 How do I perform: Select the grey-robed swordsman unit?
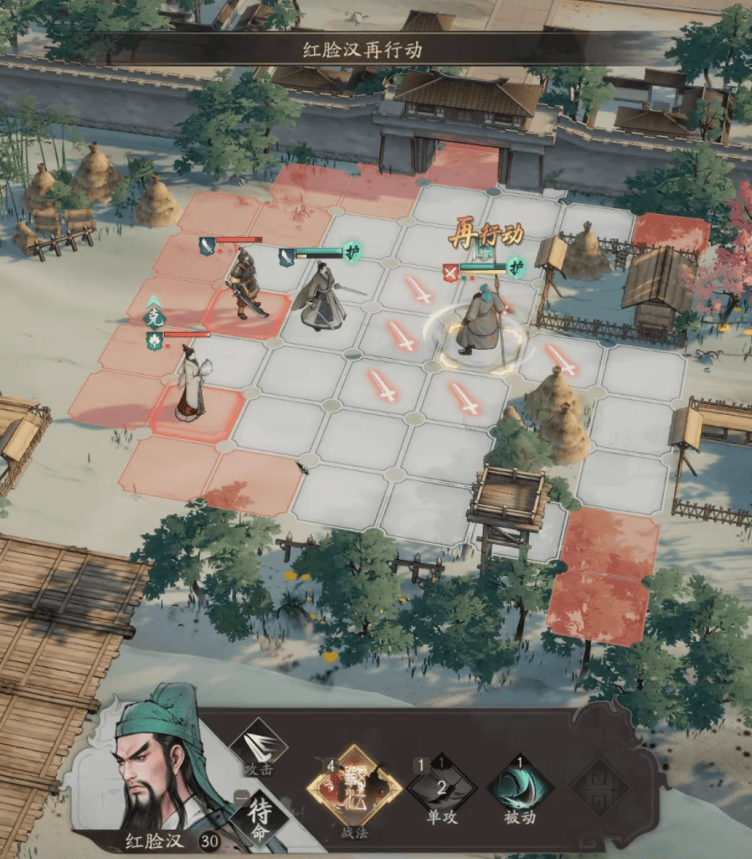(x=321, y=297)
